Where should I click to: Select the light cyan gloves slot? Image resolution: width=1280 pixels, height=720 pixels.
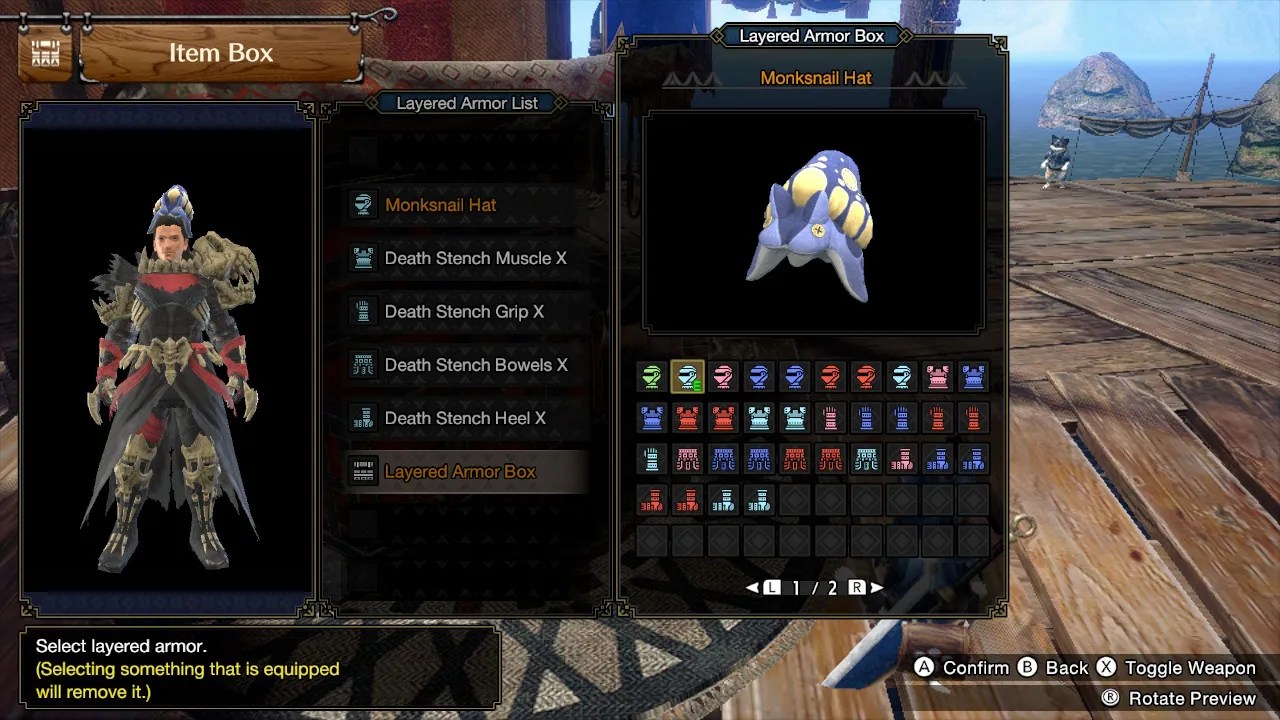(652, 459)
